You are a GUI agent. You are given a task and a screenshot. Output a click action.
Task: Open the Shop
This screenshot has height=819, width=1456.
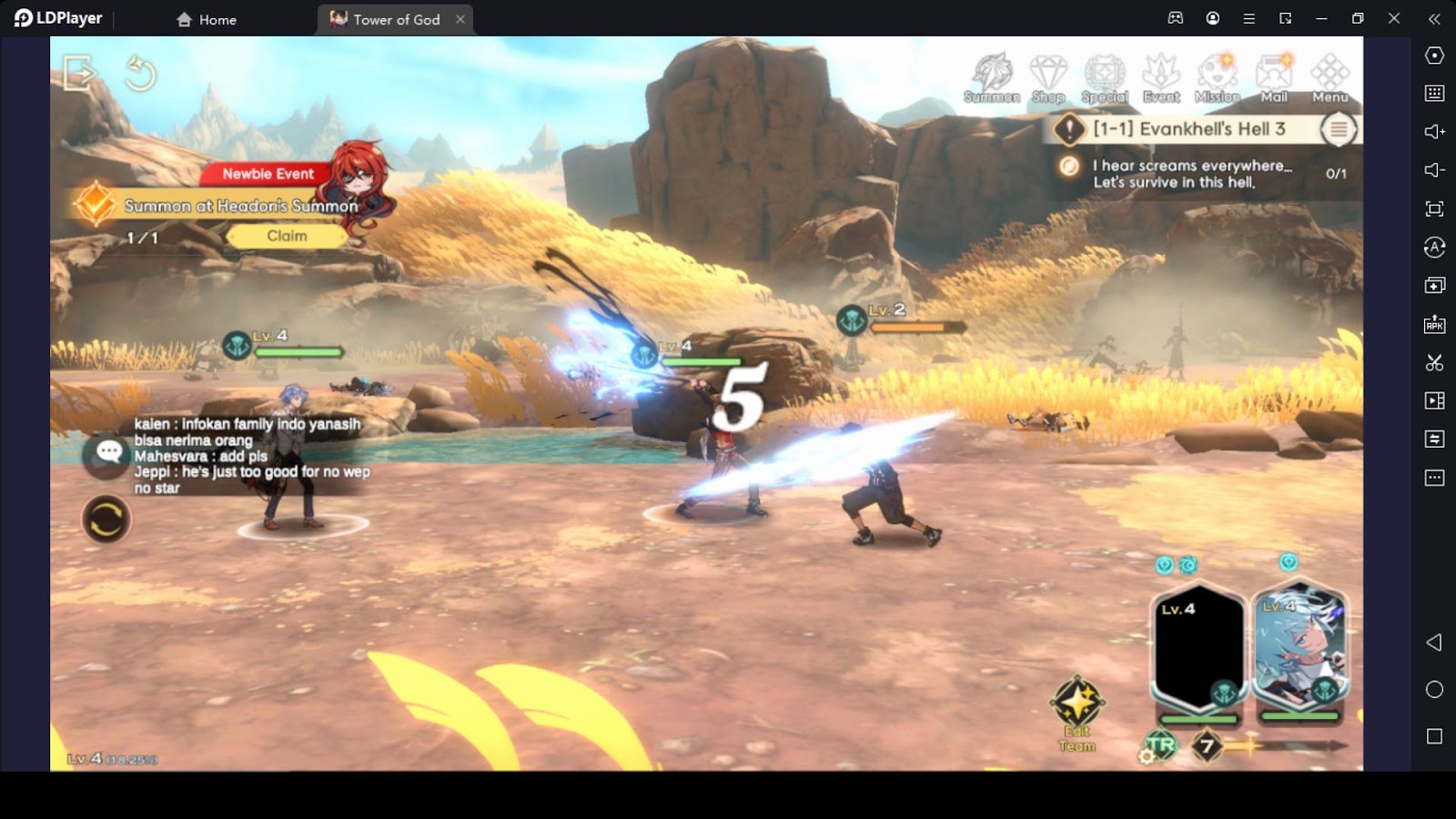pyautogui.click(x=1047, y=78)
